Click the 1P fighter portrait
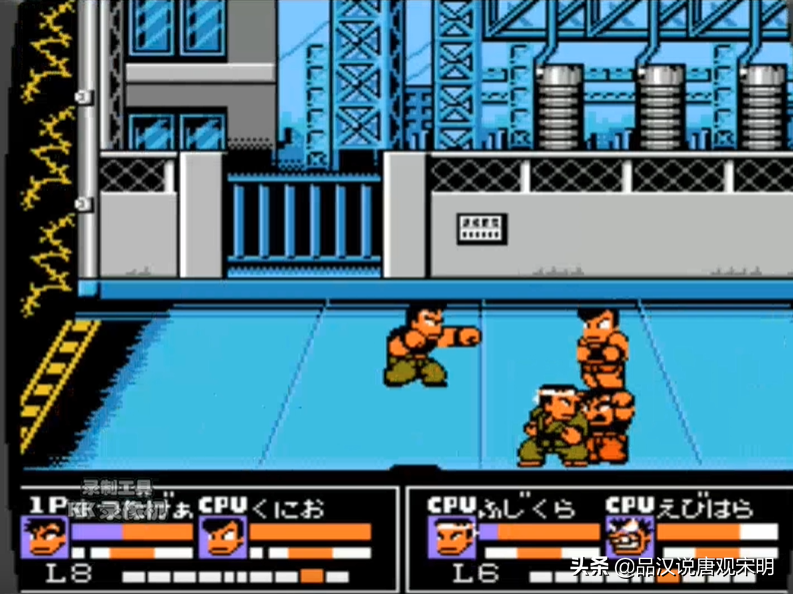Viewport: 793px width, 594px height. [45, 537]
